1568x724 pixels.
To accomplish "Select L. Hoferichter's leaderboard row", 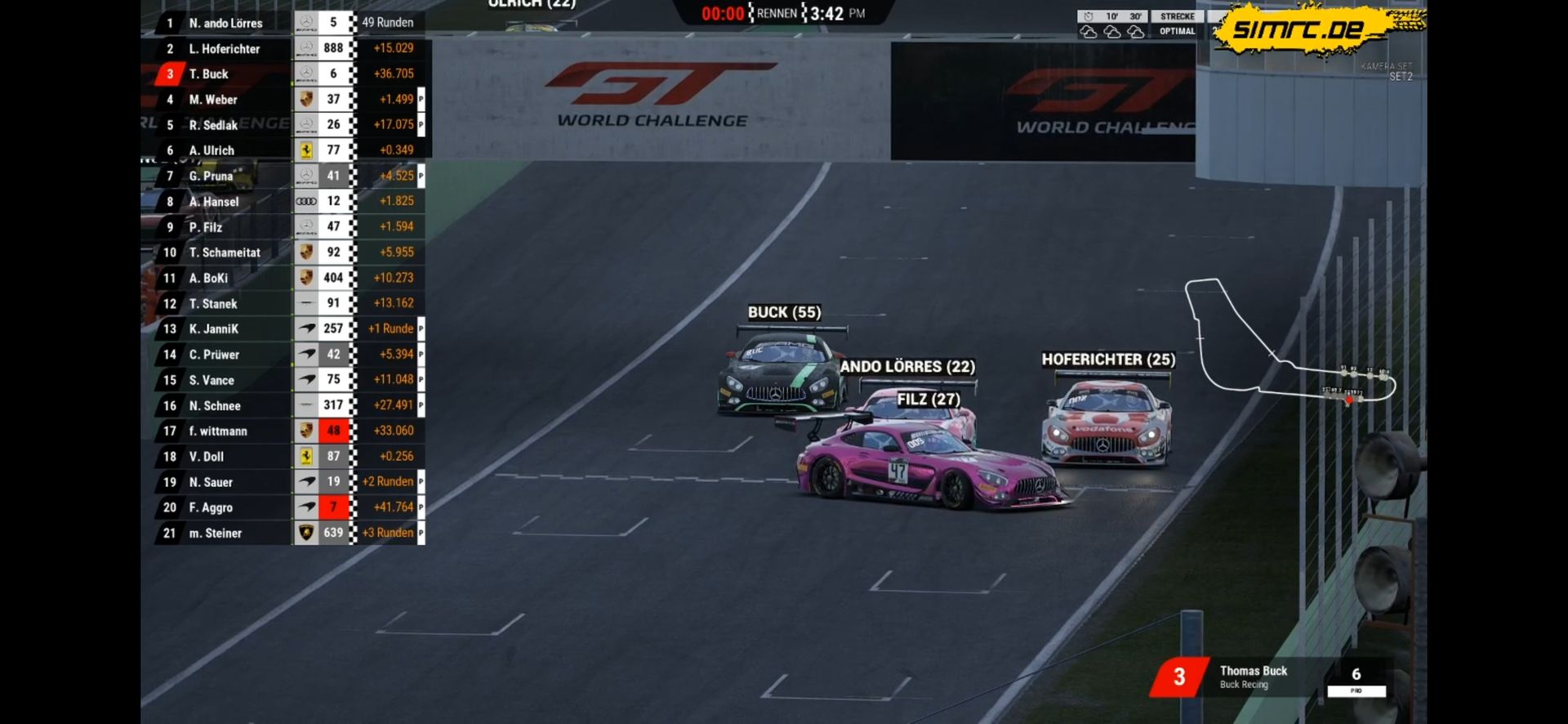I will click(x=225, y=49).
